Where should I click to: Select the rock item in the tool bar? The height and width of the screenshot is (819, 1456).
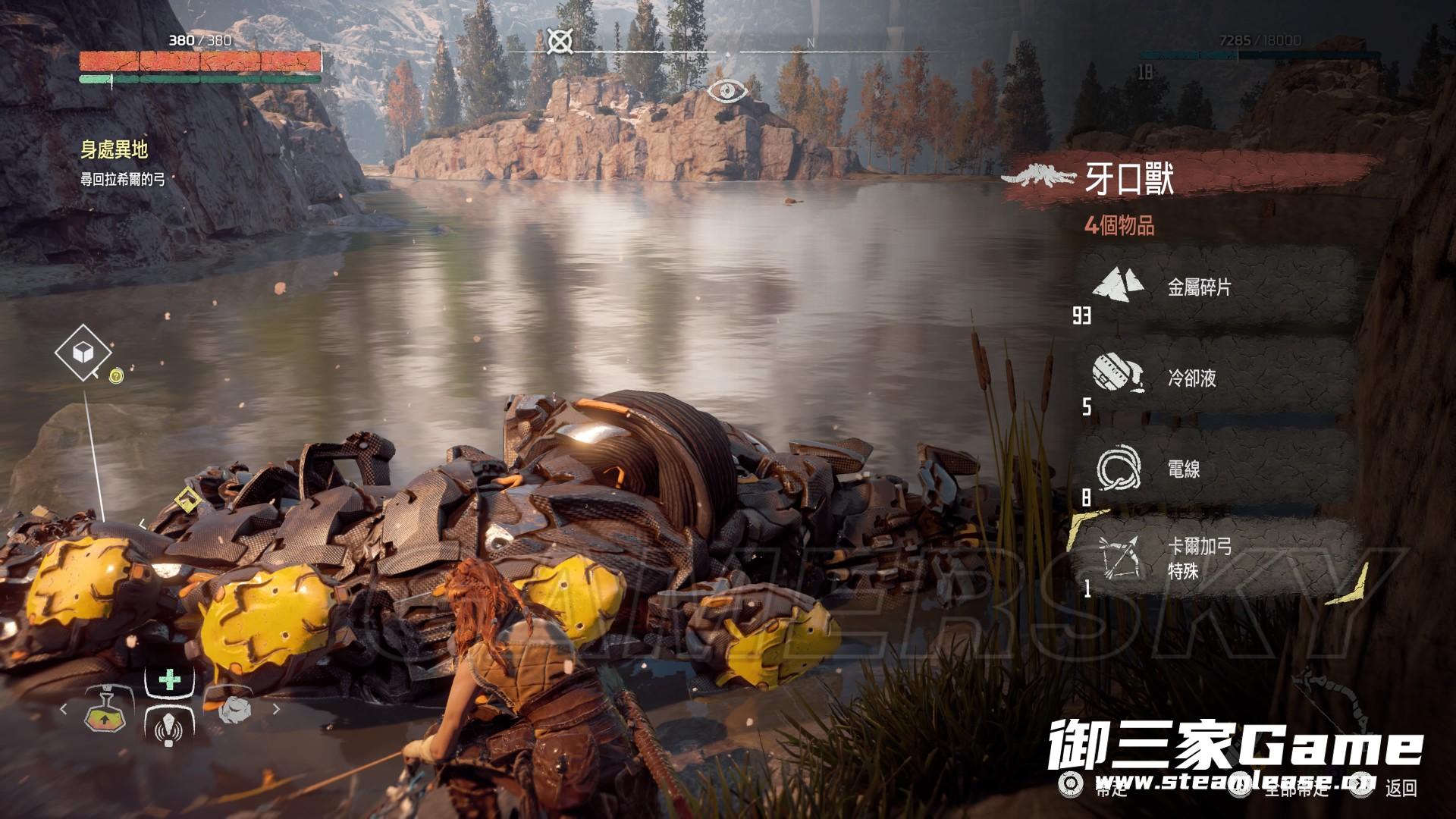tap(234, 710)
